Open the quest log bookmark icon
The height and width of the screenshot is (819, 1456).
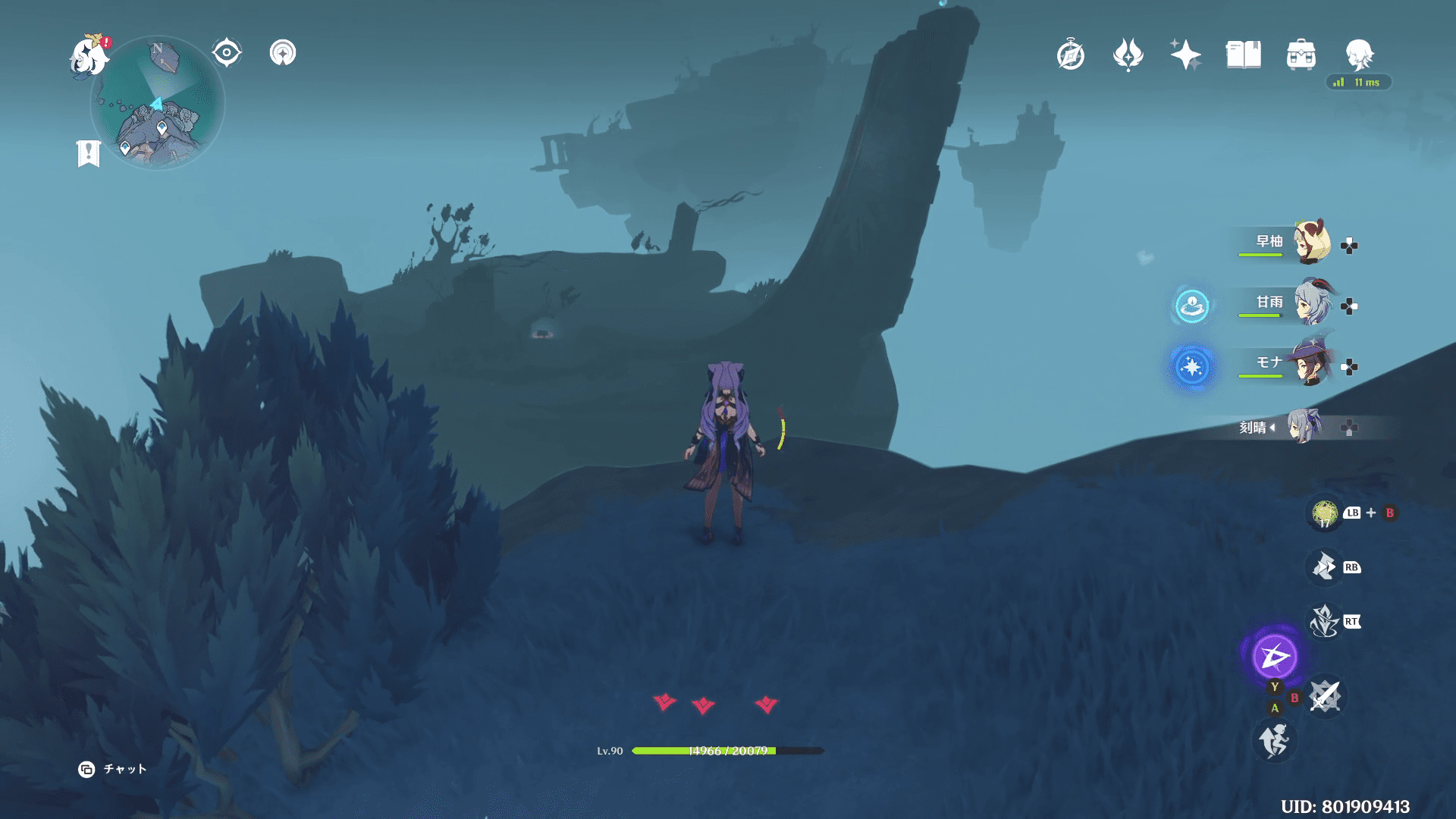pos(89,153)
